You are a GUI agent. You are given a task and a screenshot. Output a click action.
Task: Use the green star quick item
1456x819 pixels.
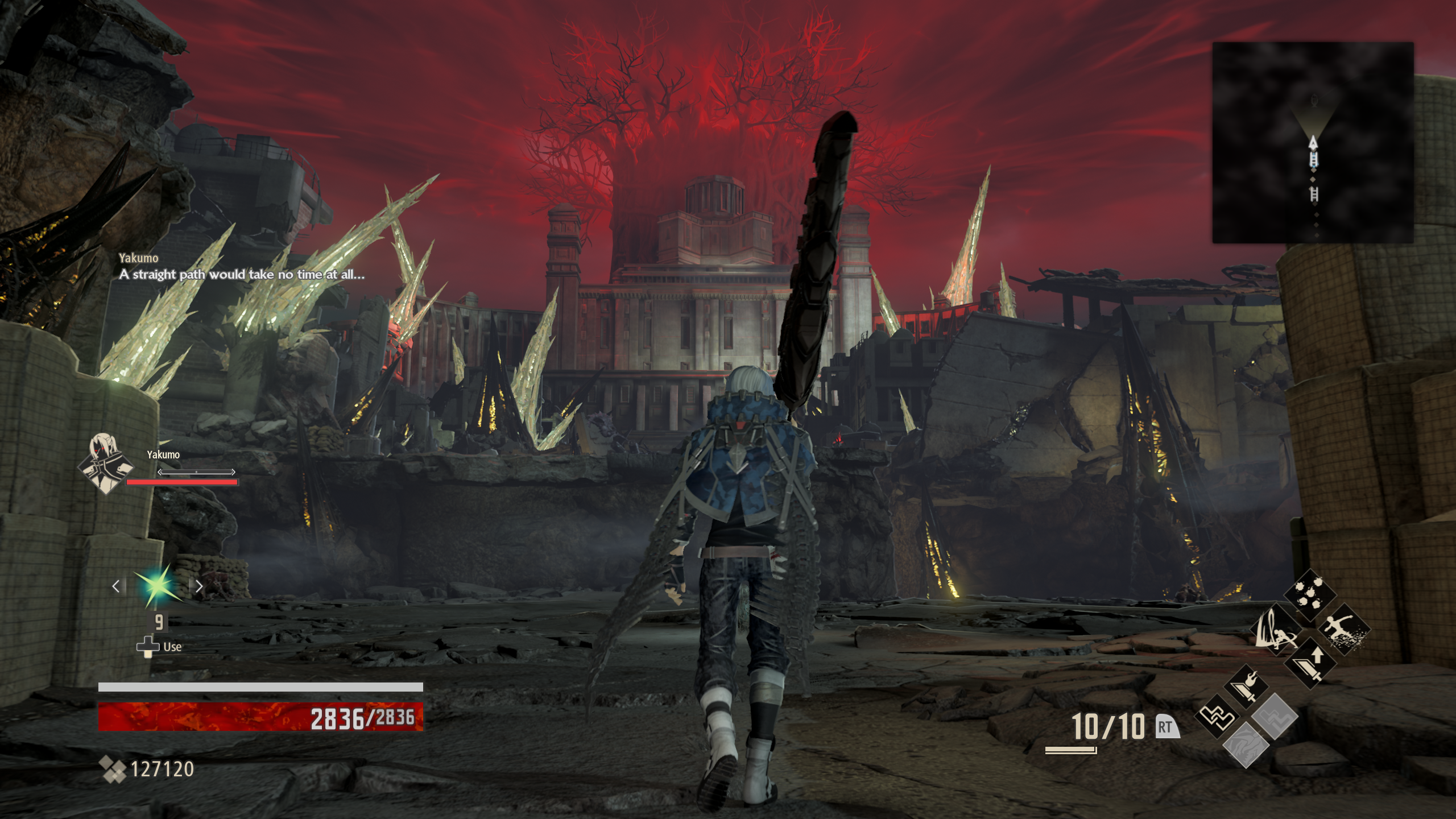158,585
